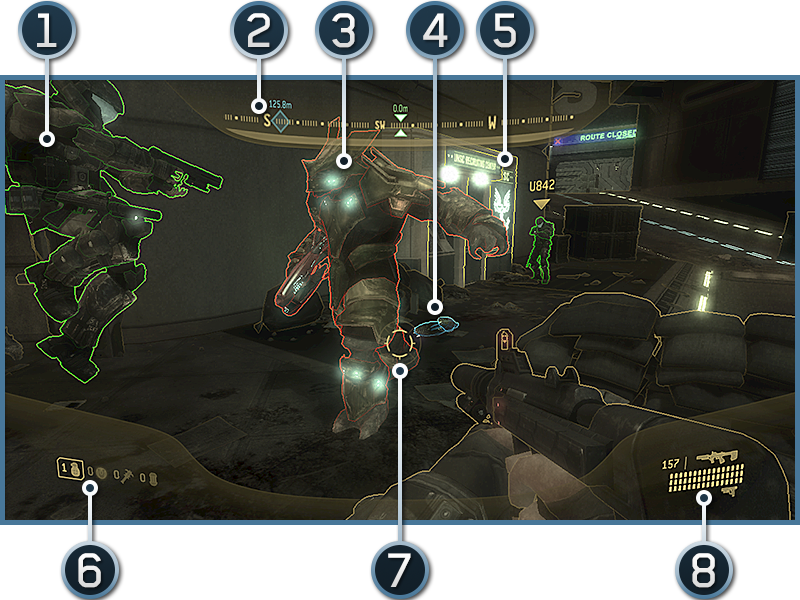This screenshot has width=800, height=600.
Task: Select the firebomb grenade icon
Action: tap(151, 472)
